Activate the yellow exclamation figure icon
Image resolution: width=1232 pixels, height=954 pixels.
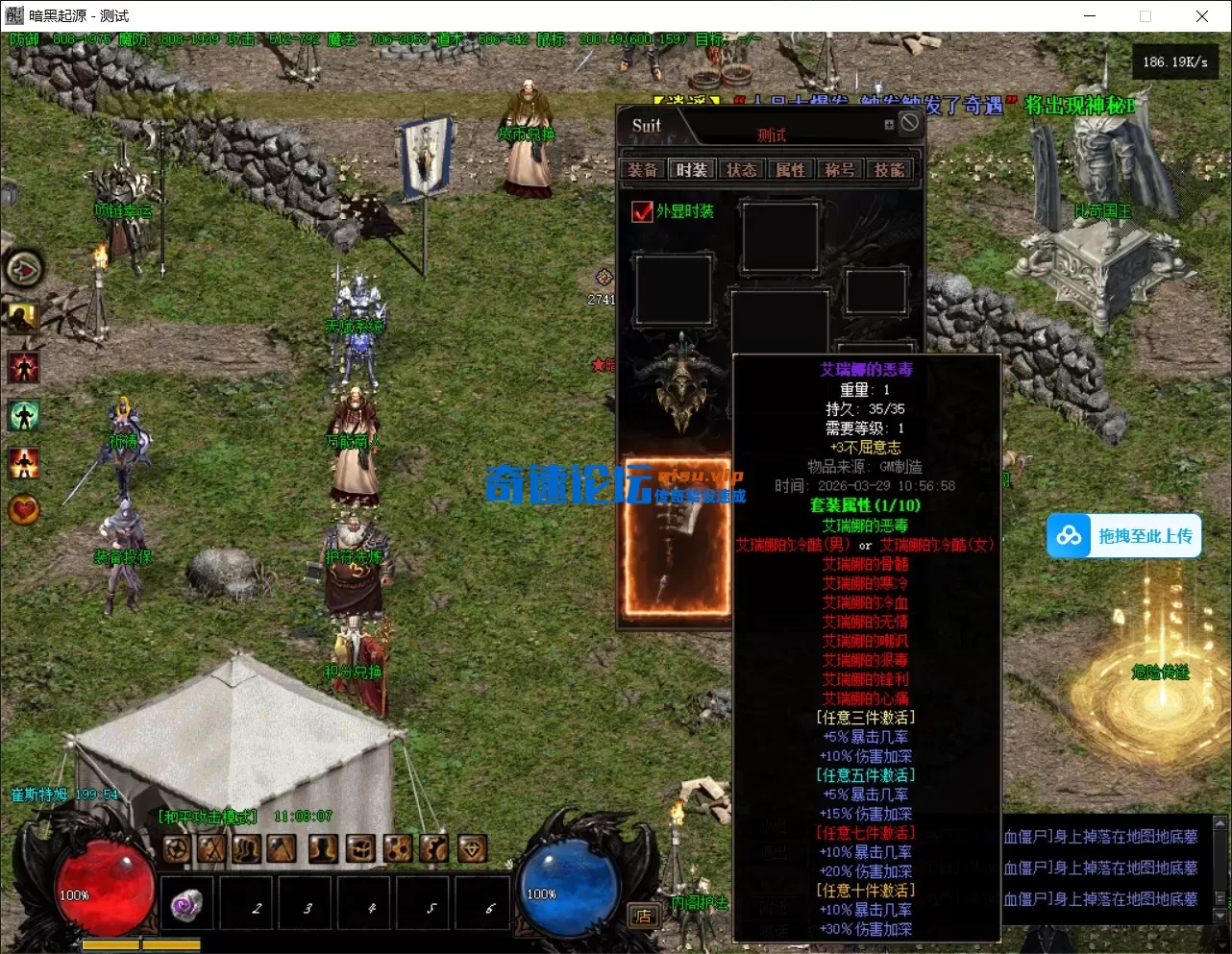[x=24, y=317]
